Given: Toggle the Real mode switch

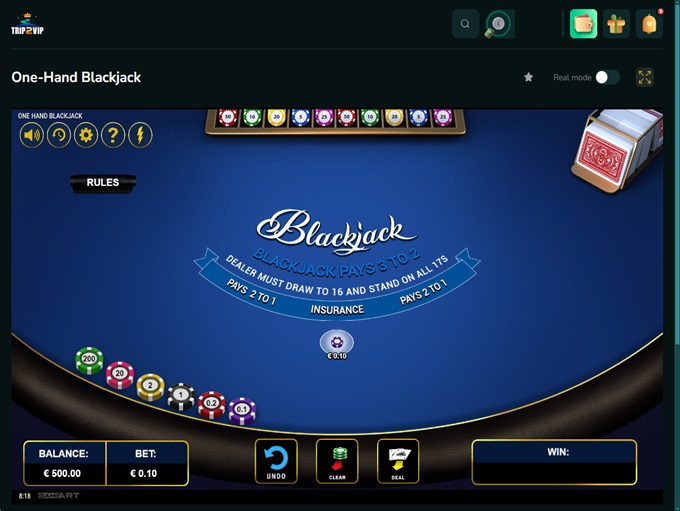Looking at the screenshot, I should click(x=607, y=77).
